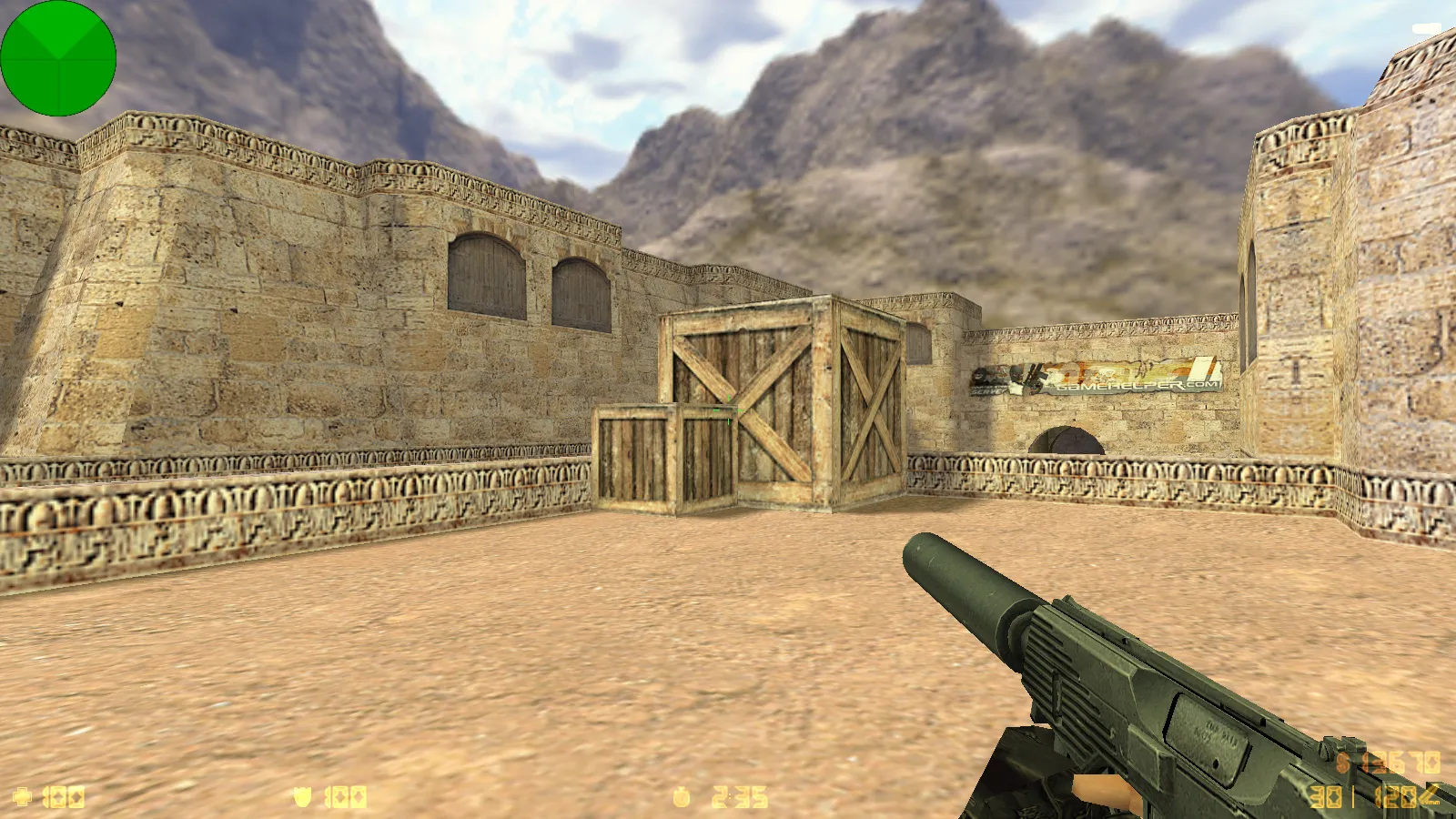1456x819 pixels.
Task: Click the health cross icon in HUD
Action: click(x=23, y=796)
